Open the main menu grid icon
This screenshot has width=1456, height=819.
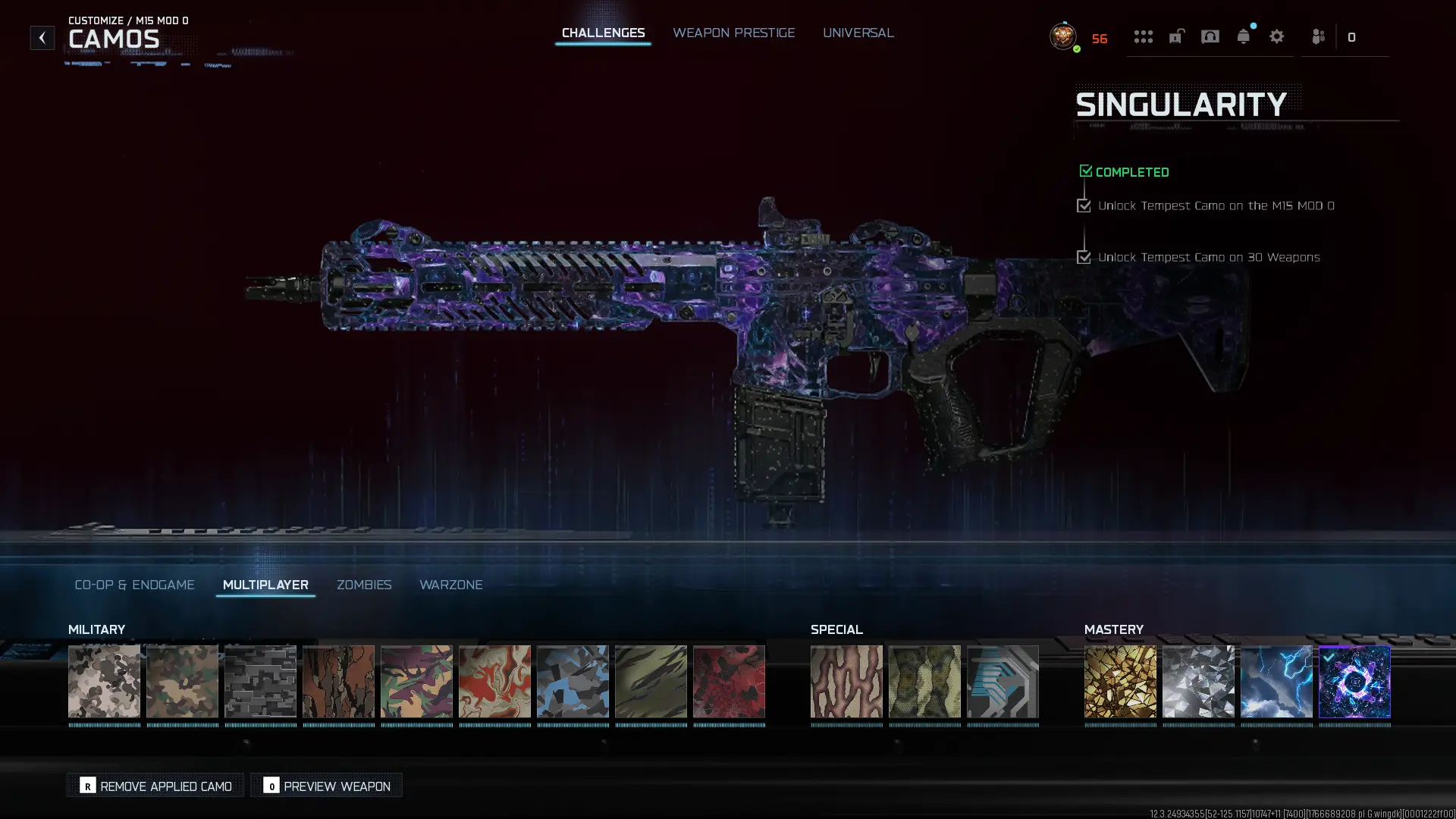(x=1144, y=36)
